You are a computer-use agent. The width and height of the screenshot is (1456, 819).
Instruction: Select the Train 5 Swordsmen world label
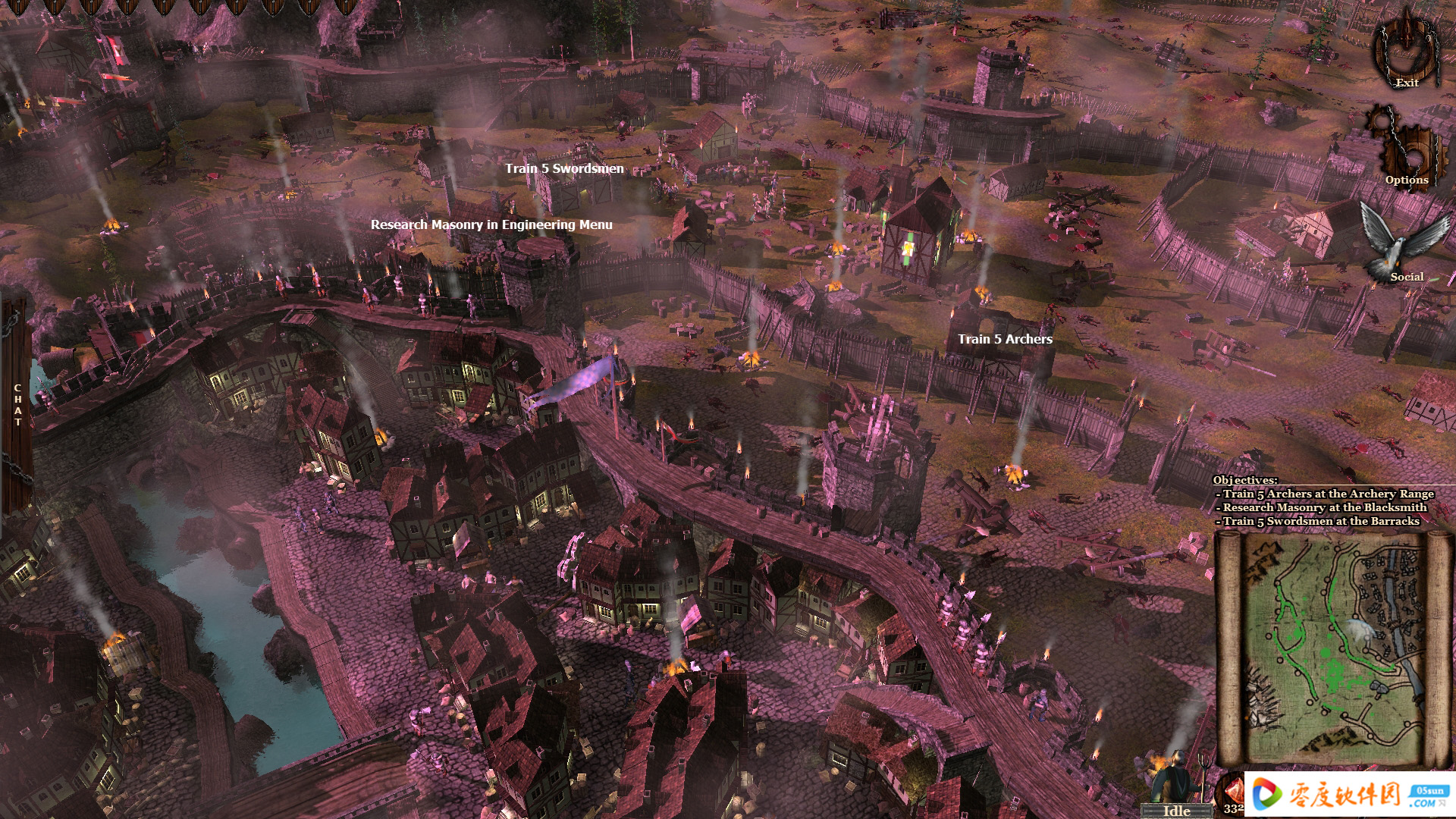coord(564,168)
